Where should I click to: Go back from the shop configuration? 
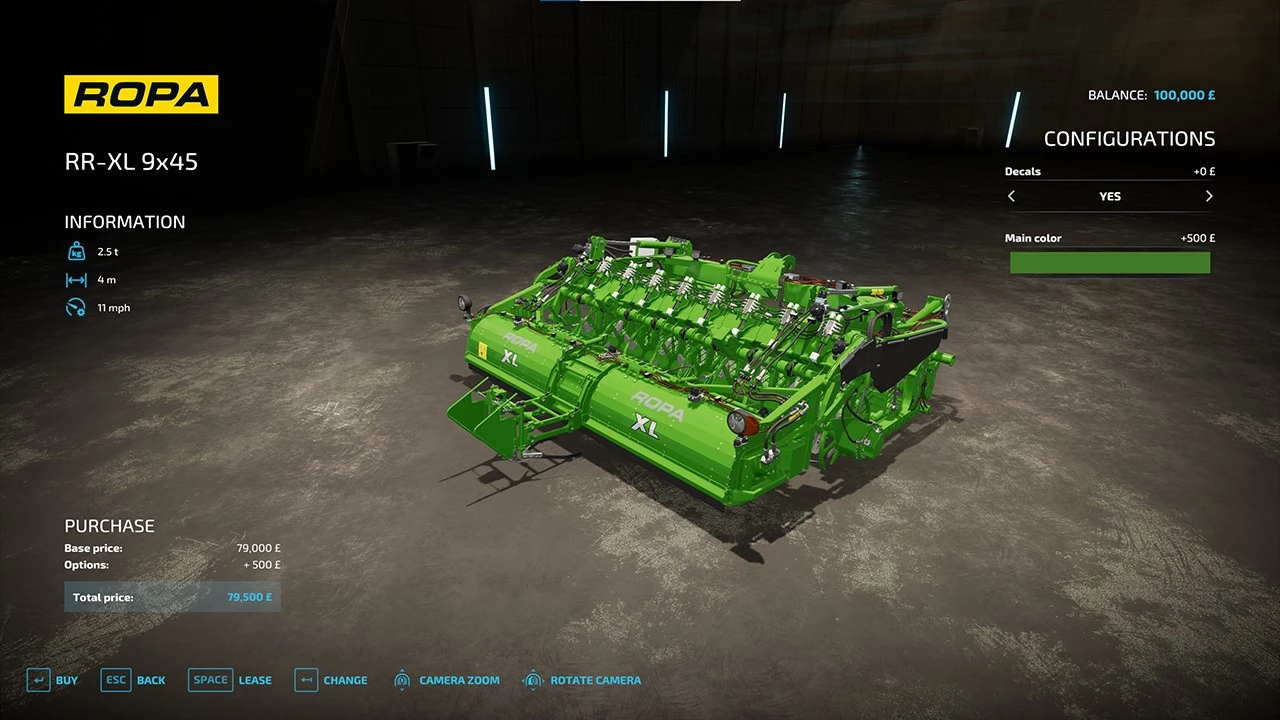(x=134, y=680)
